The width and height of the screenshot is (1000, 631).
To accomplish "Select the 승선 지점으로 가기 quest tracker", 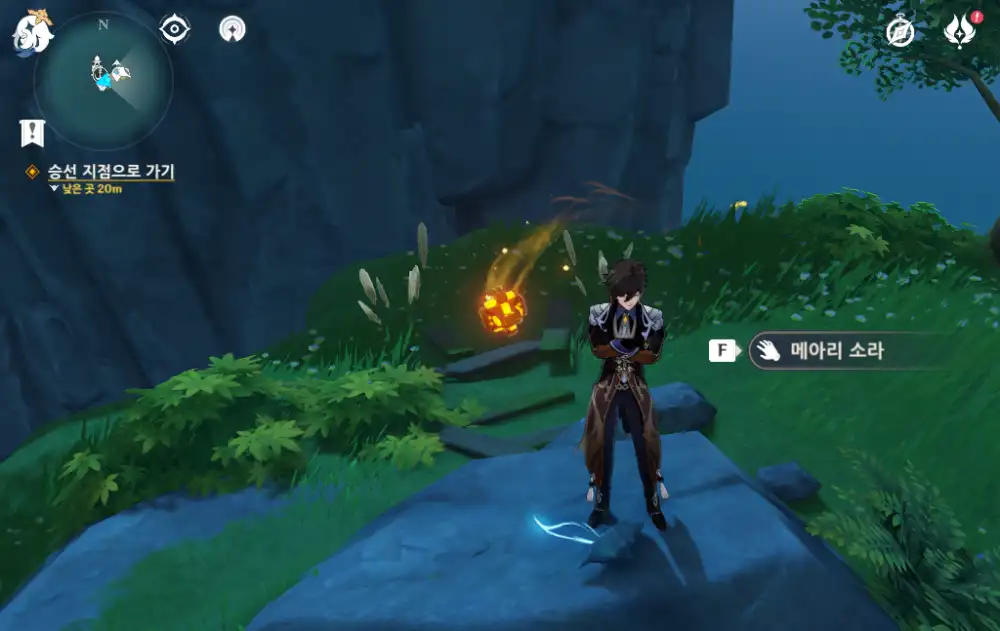I will pos(110,172).
